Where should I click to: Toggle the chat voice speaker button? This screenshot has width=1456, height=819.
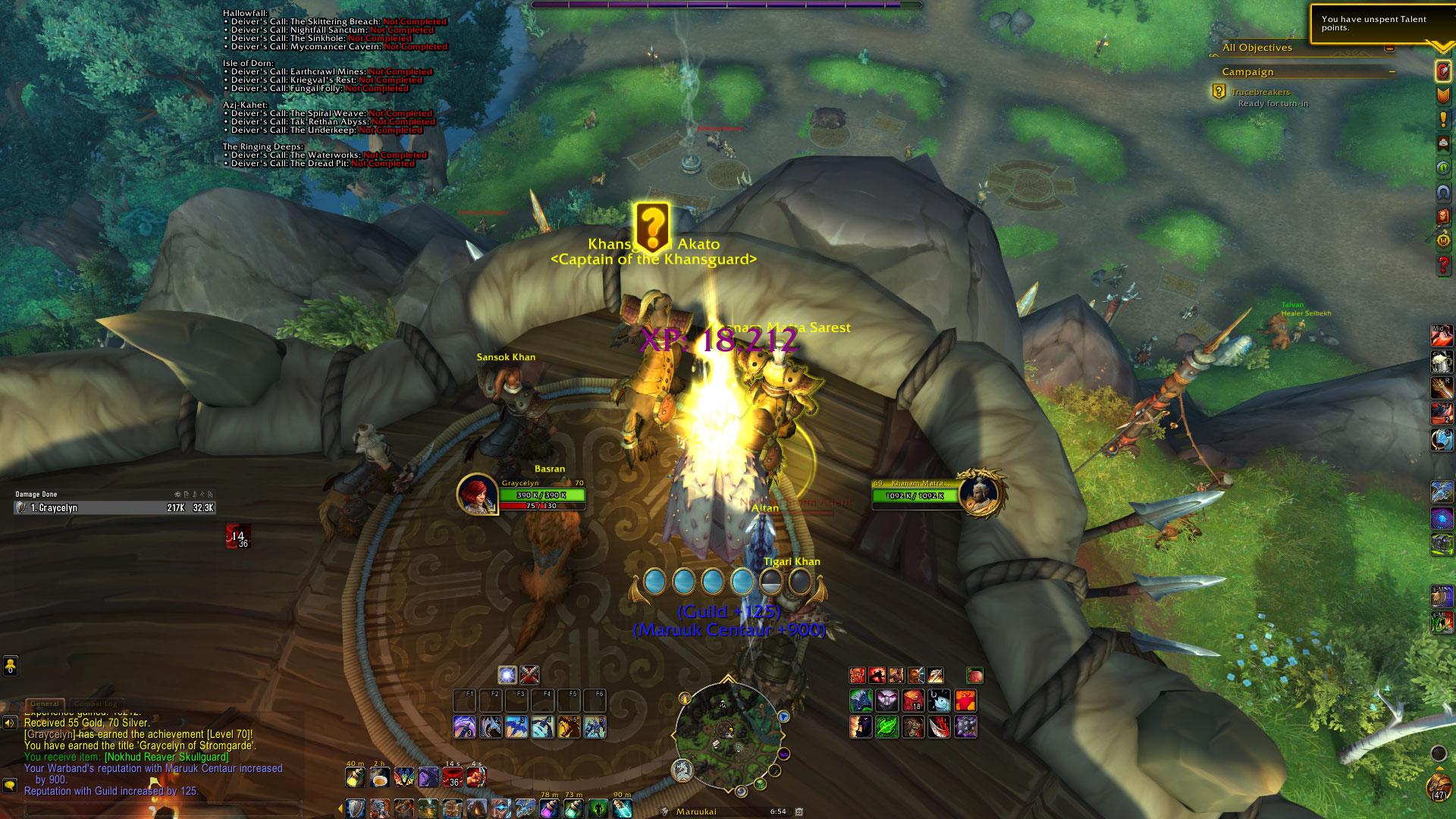click(x=10, y=723)
